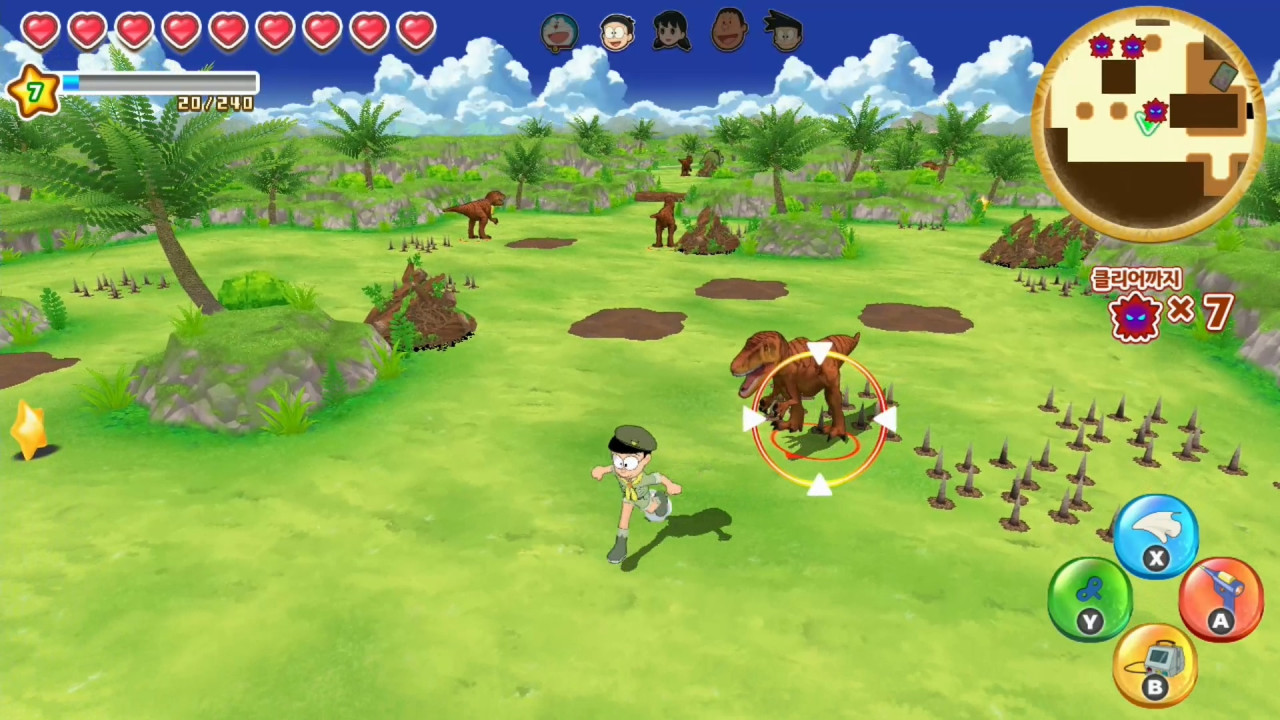
Task: Fire the toy gun gadget on the red button
Action: (x=1220, y=600)
